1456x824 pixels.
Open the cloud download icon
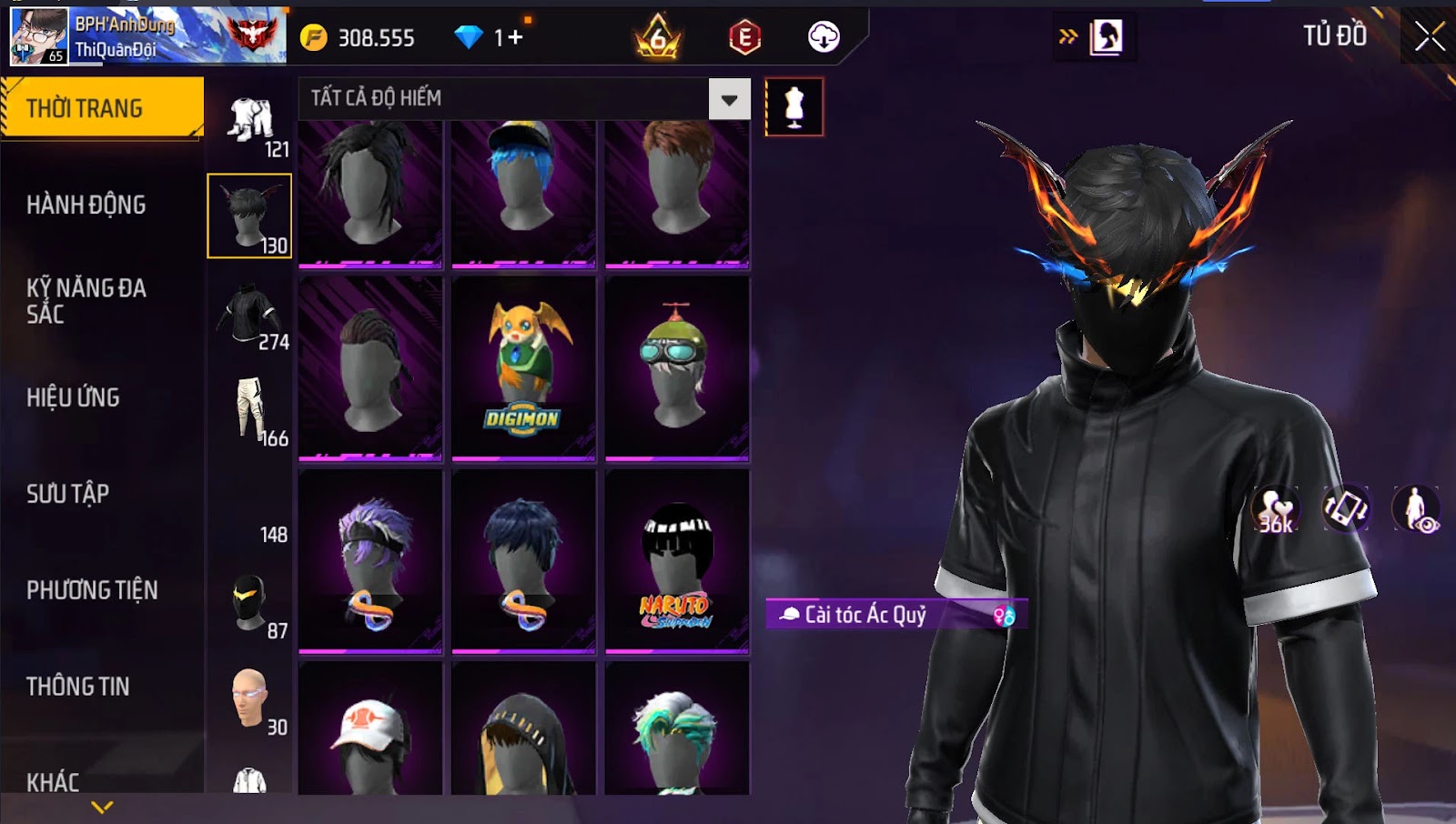(824, 37)
